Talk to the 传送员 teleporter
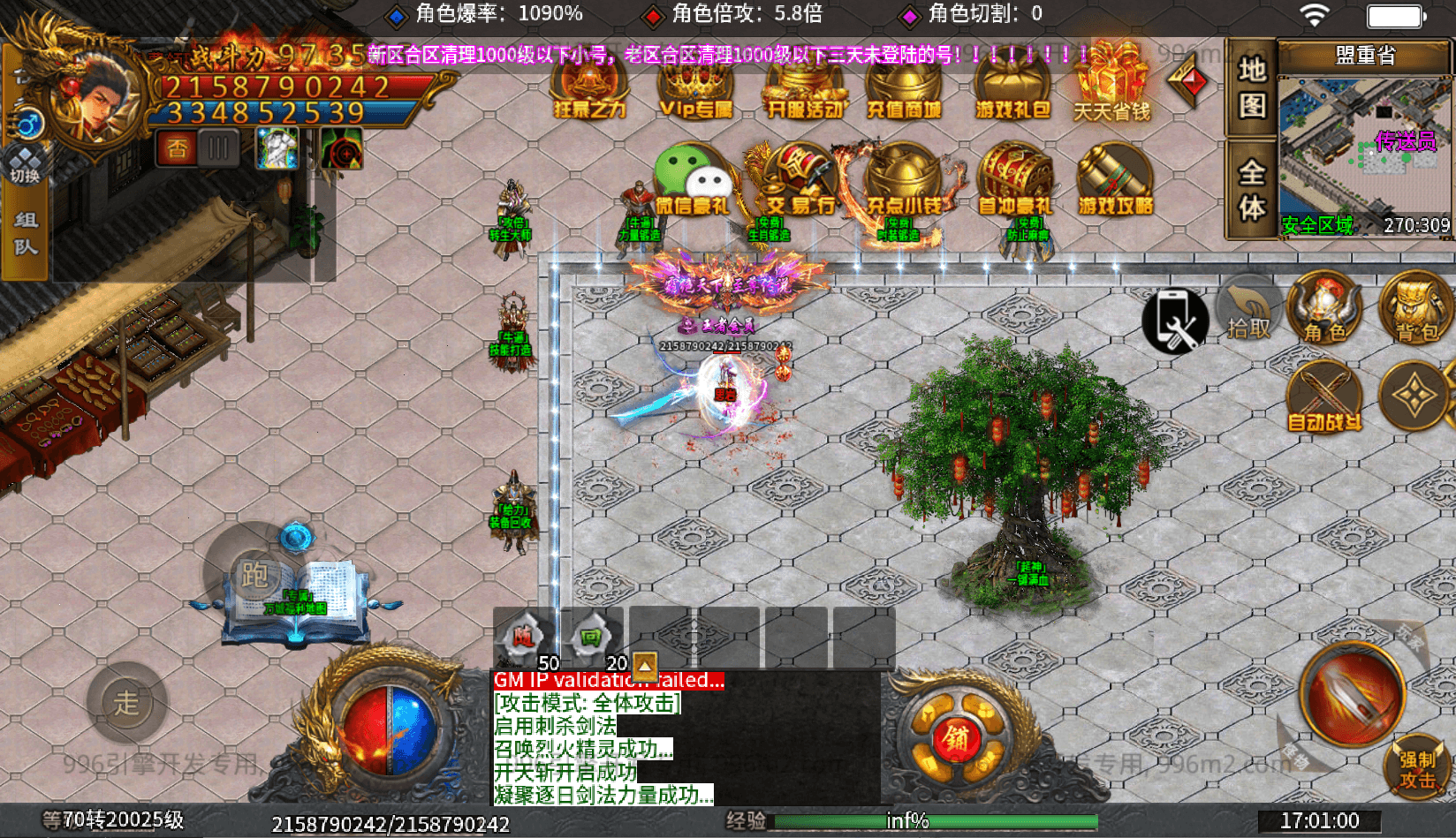This screenshot has width=1456, height=838. [x=1399, y=140]
